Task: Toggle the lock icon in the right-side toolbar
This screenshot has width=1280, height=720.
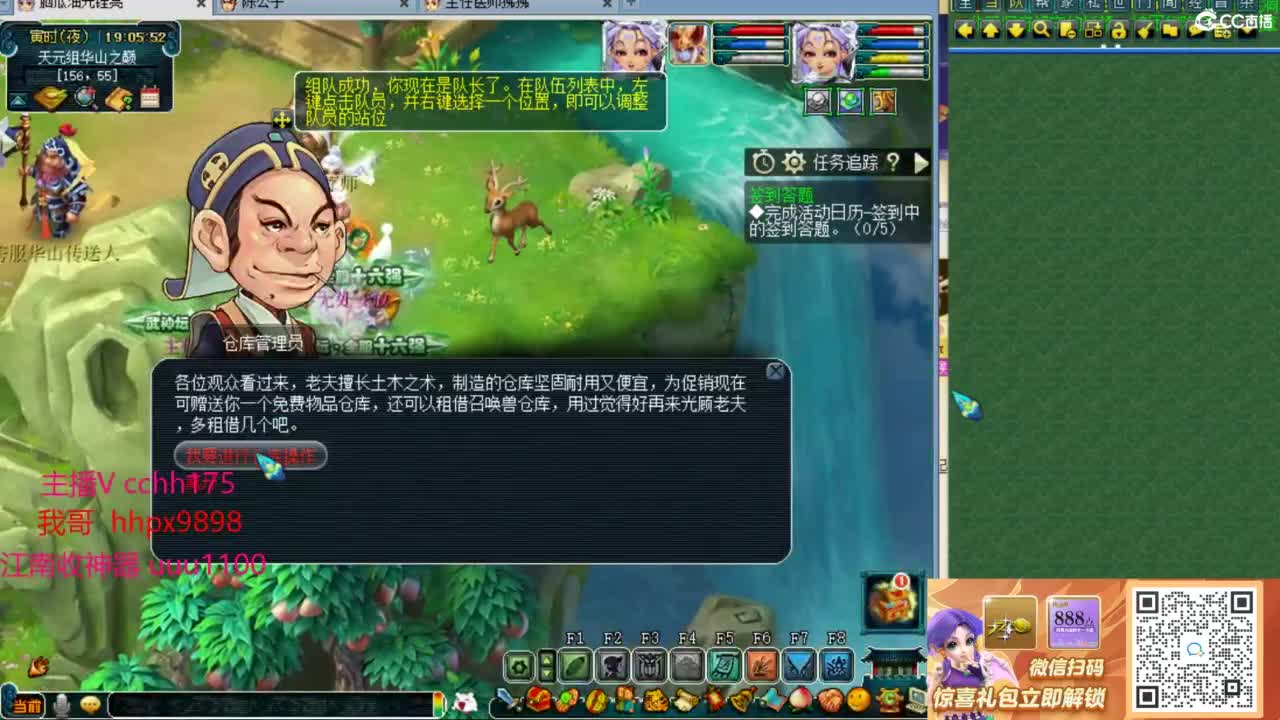Action: click(x=1119, y=32)
